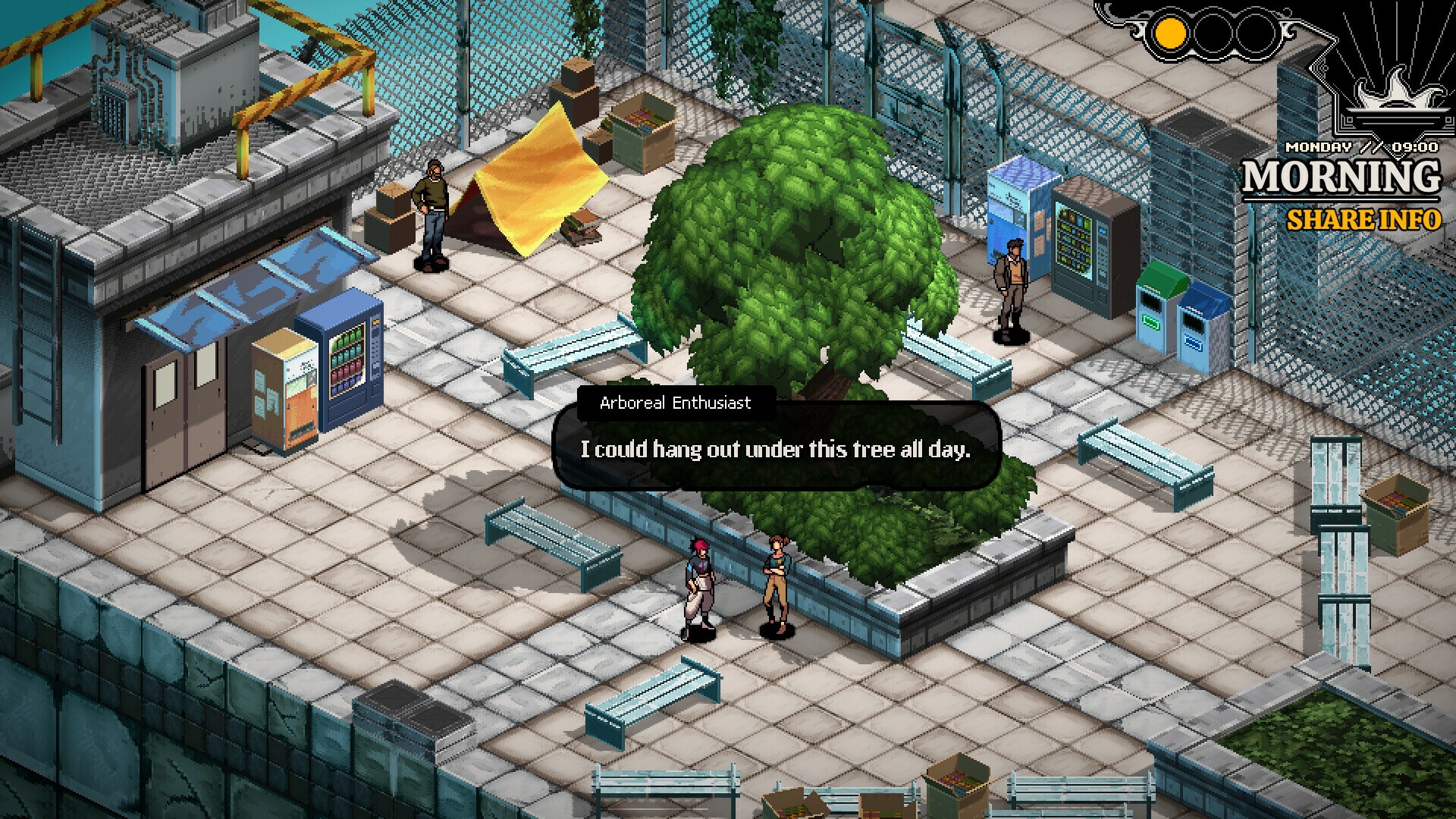Select the SHARE INFO objective text
The width and height of the screenshot is (1456, 819).
click(x=1365, y=220)
